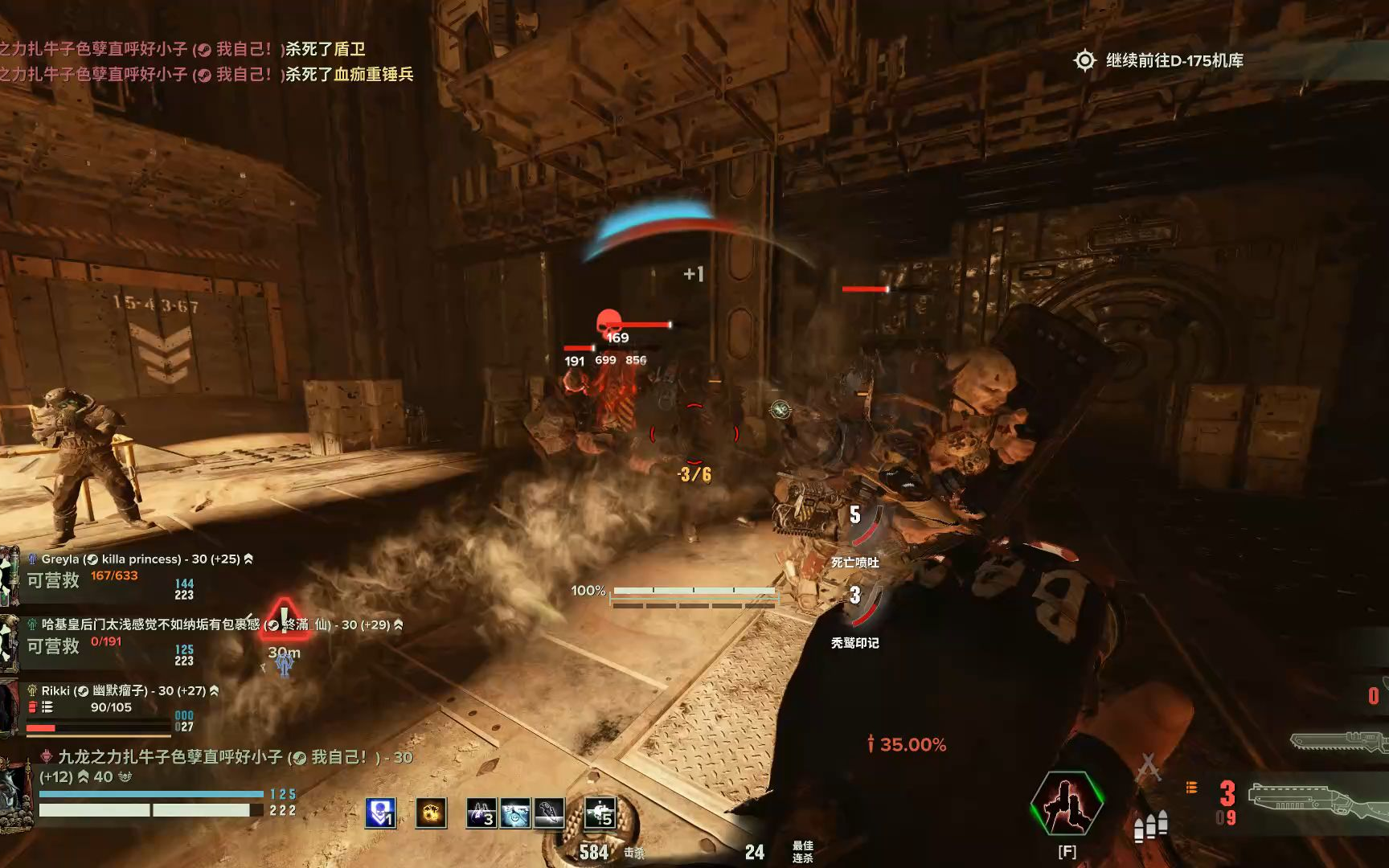The height and width of the screenshot is (868, 1389).
Task: Click the blue skull chevron buff icon
Action: point(380,813)
